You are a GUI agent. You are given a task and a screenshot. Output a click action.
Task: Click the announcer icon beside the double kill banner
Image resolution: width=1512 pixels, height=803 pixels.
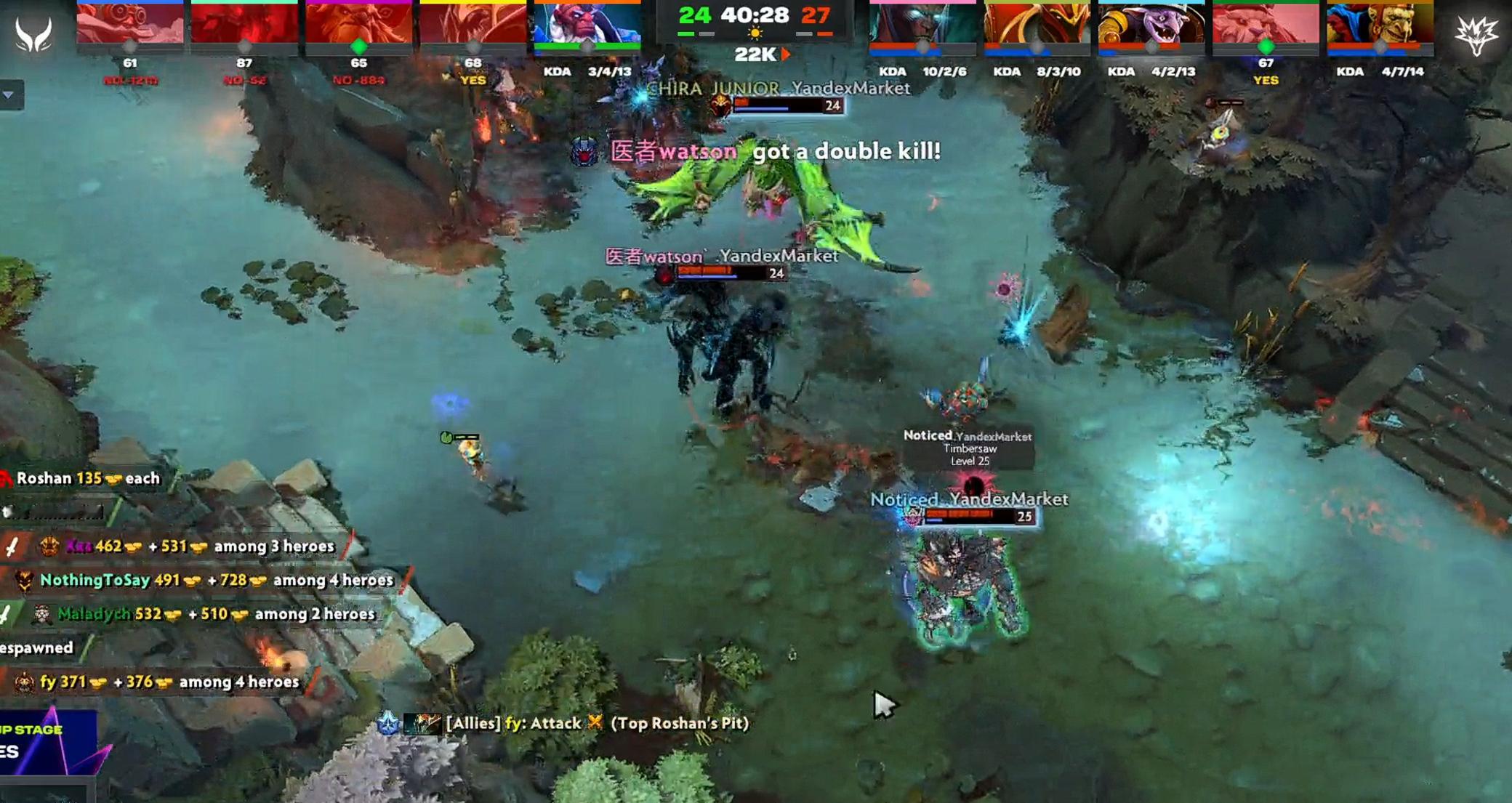584,153
